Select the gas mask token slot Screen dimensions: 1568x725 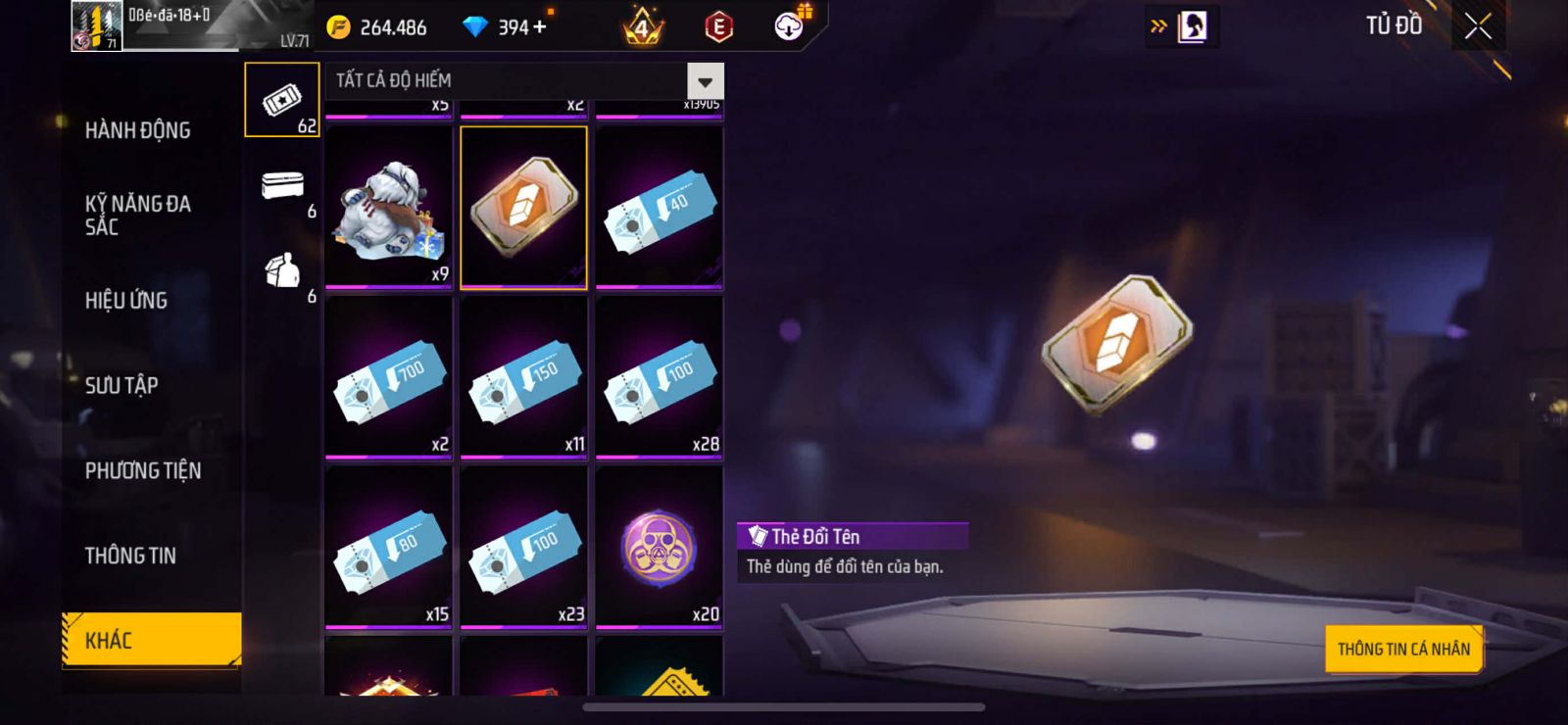pyautogui.click(x=659, y=547)
